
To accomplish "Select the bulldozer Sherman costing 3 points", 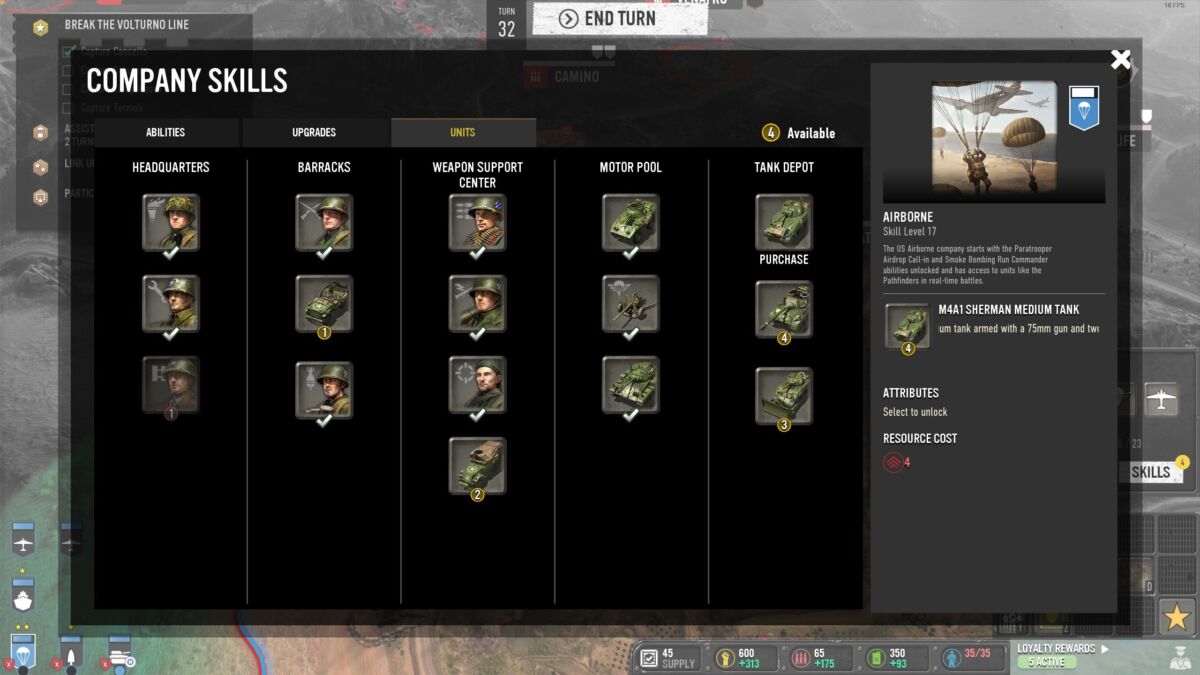I will 783,395.
